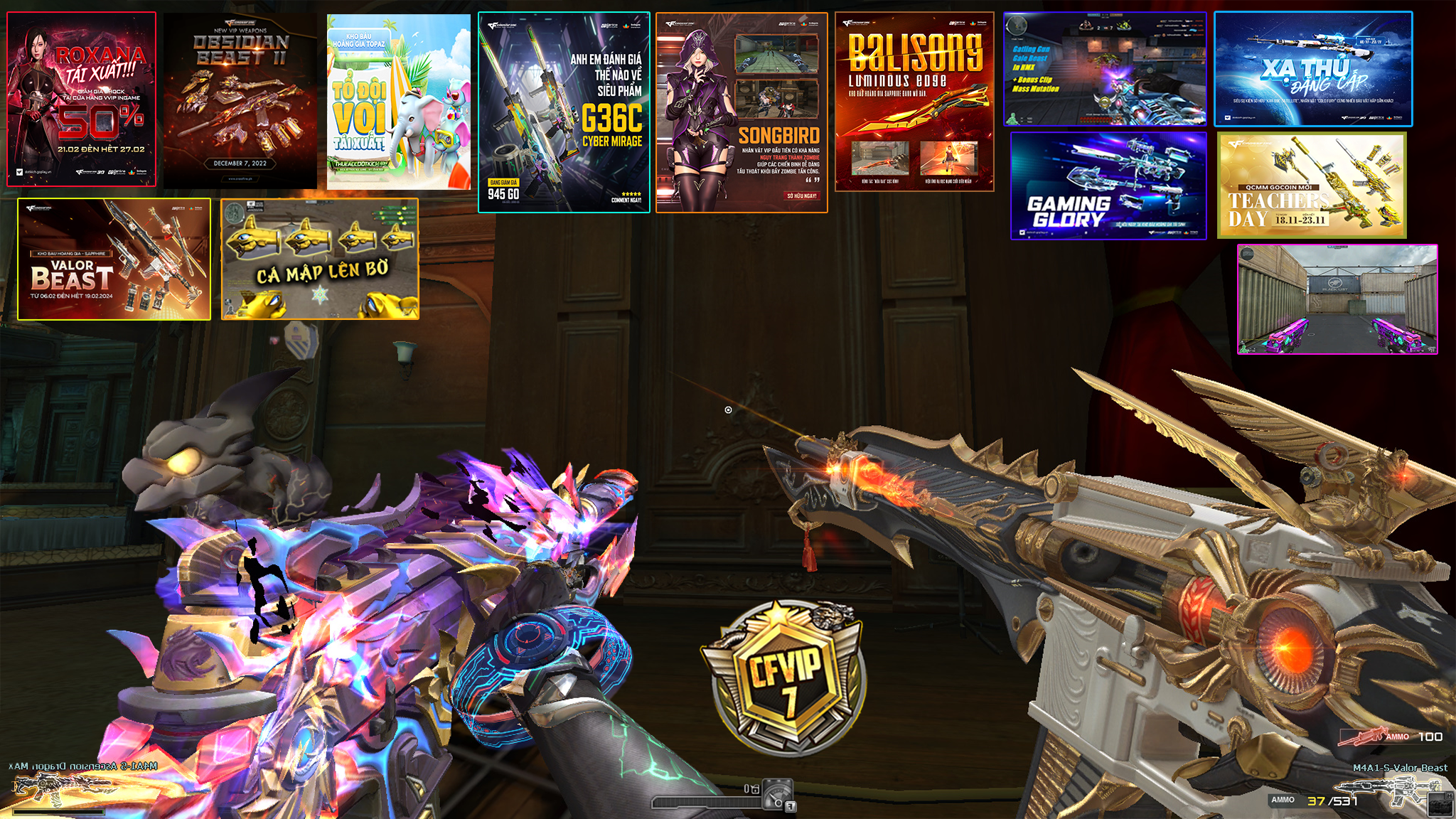Open the Roxana 50% discount banner
The width and height of the screenshot is (1456, 819).
(82, 100)
